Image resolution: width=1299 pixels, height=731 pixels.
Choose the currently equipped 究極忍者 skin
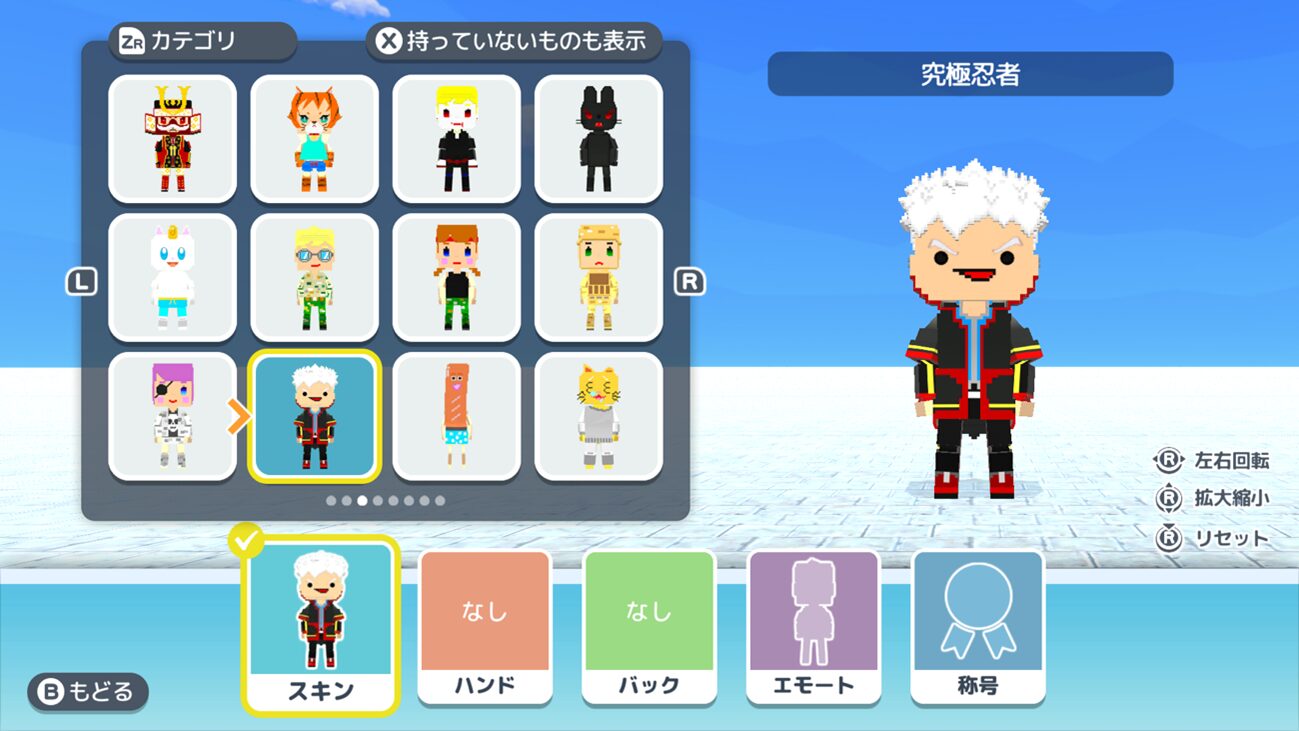314,415
